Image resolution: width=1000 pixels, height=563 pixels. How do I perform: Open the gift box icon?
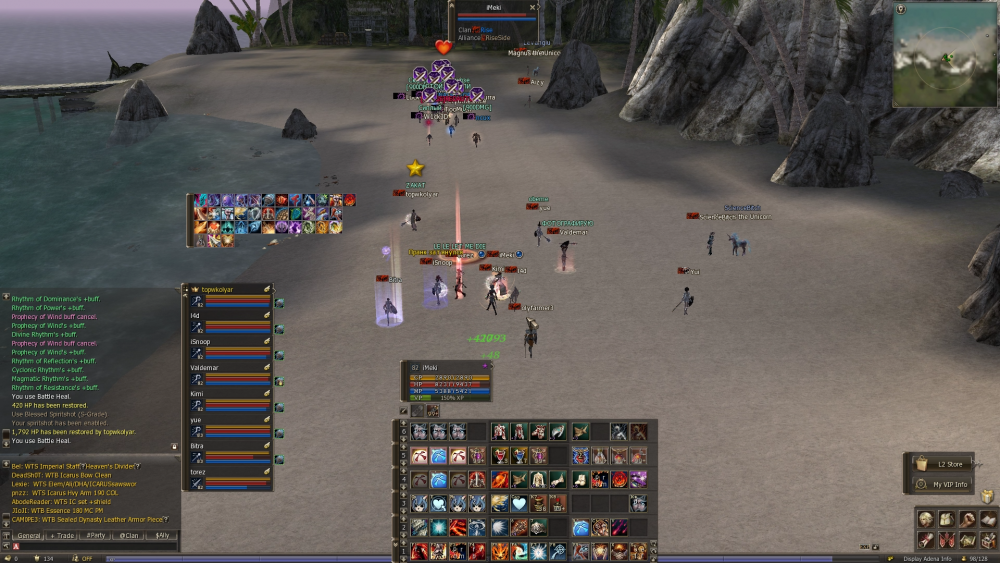(987, 496)
